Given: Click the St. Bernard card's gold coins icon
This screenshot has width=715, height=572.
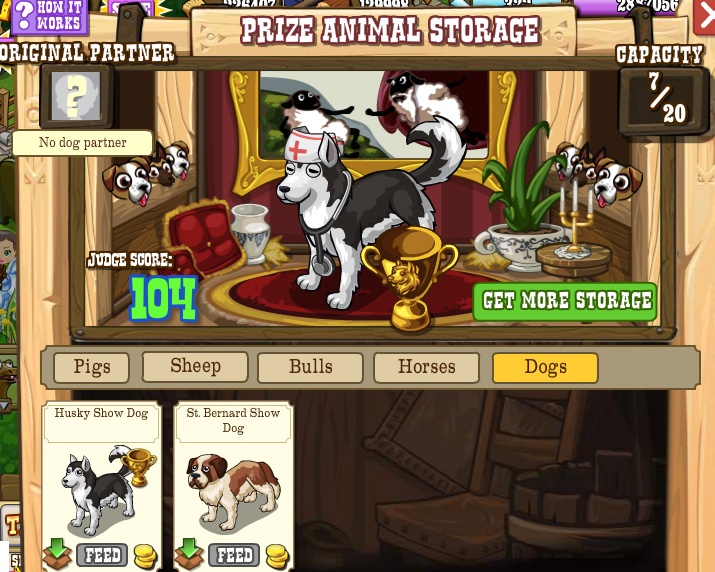Looking at the screenshot, I should tap(277, 556).
